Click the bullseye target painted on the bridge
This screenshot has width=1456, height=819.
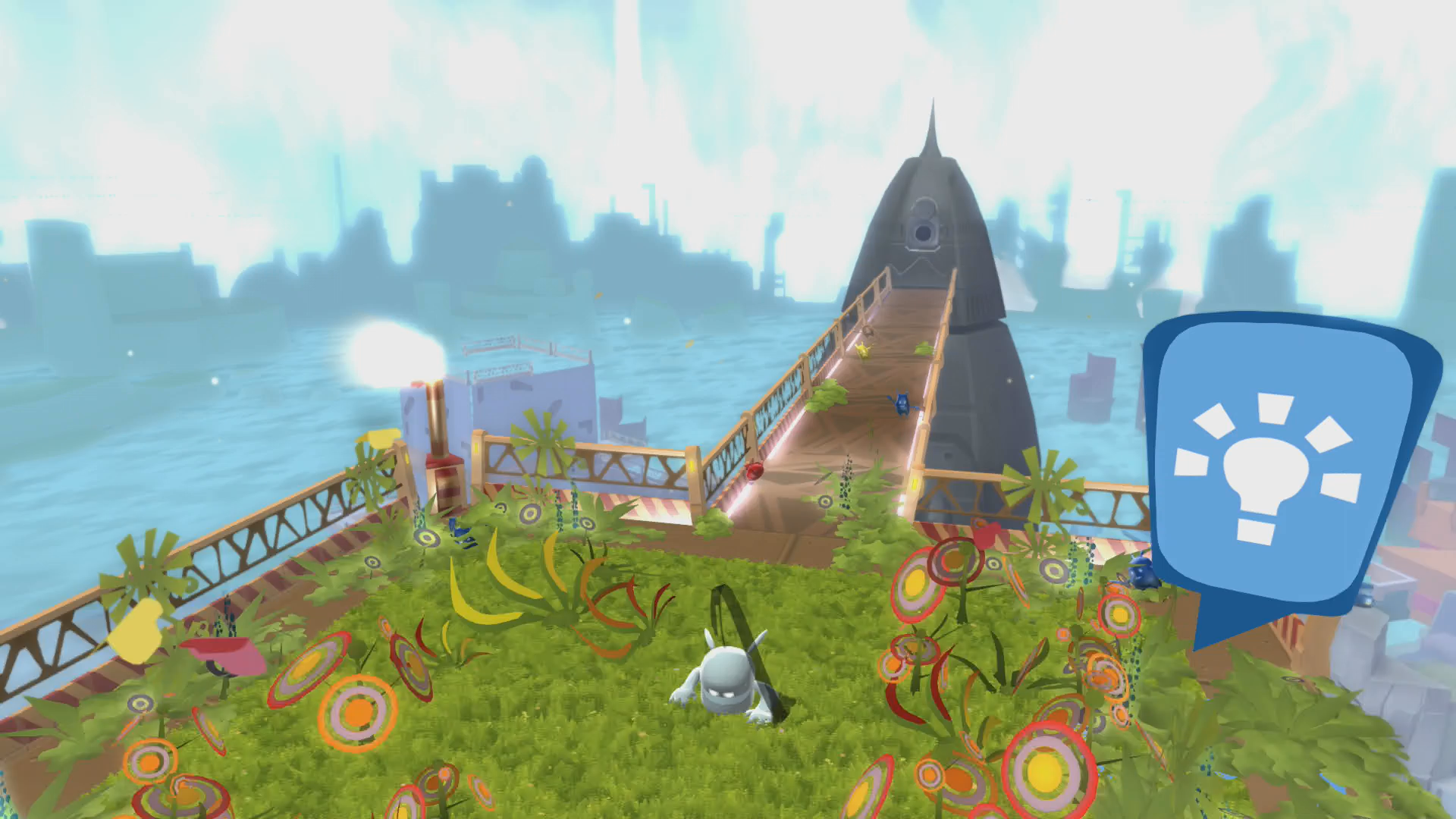[824, 501]
